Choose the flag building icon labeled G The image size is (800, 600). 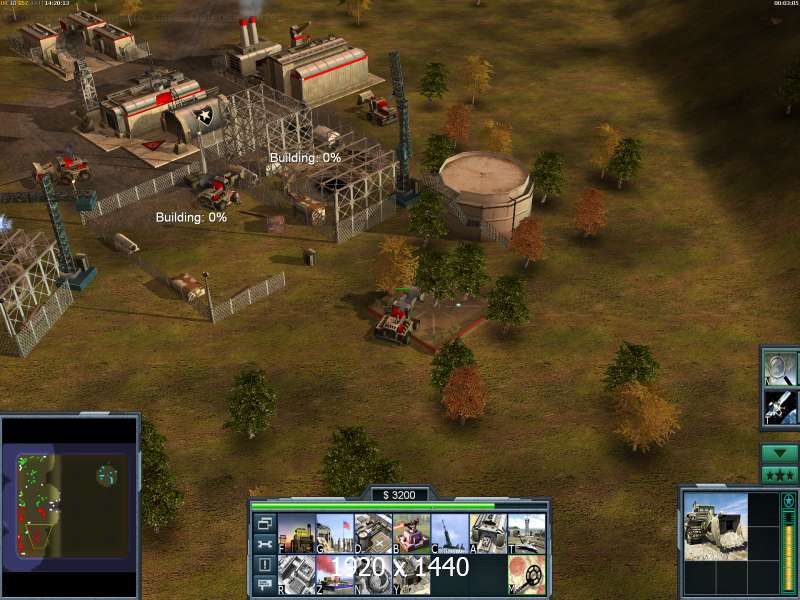[x=335, y=533]
